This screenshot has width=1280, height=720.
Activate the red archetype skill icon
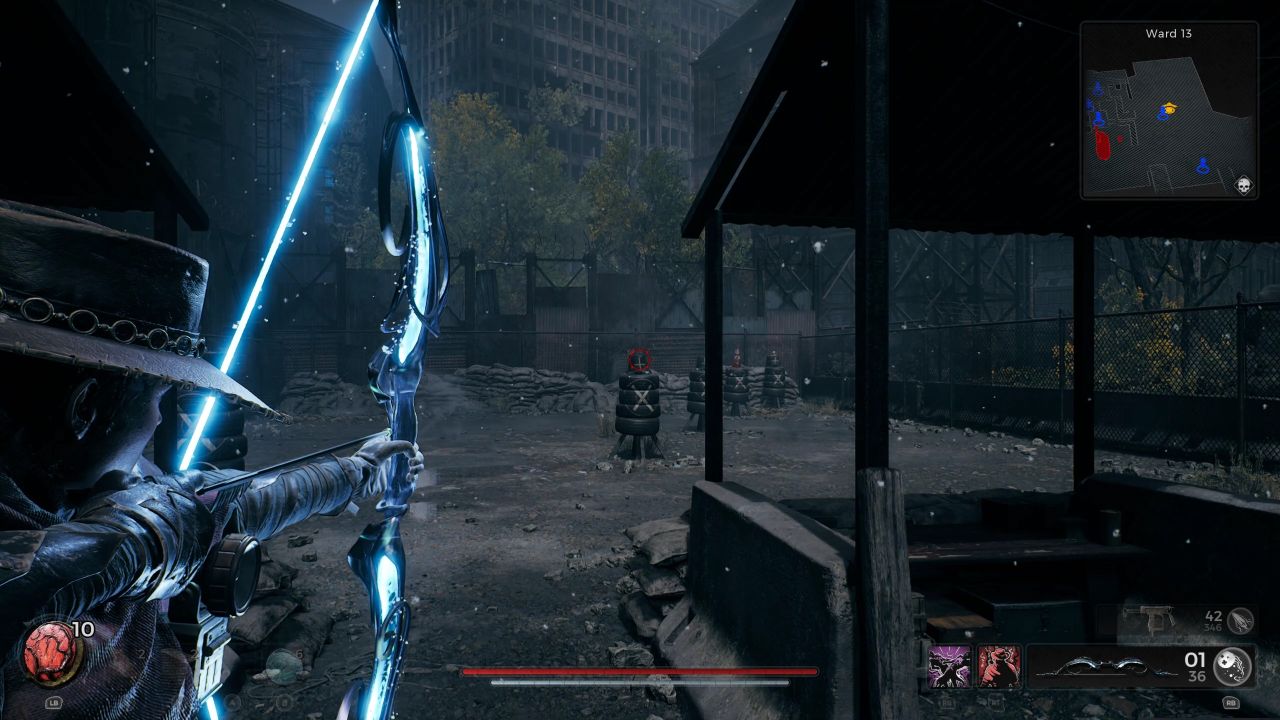point(999,667)
